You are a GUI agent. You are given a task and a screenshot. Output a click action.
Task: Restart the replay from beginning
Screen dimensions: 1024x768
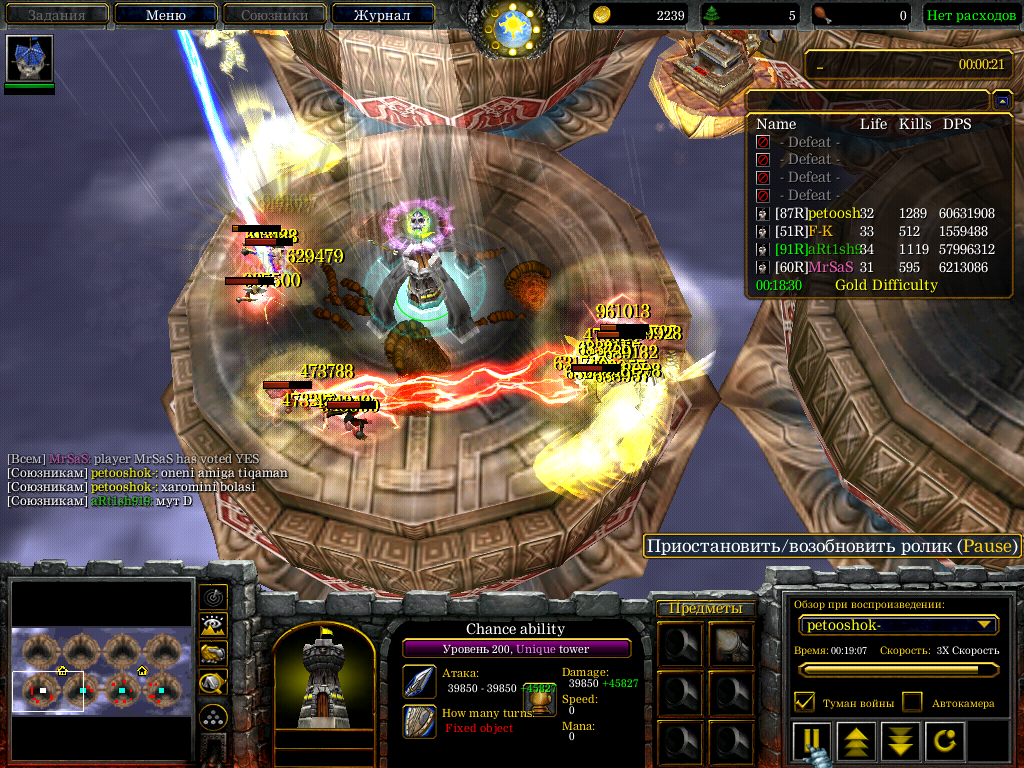945,742
